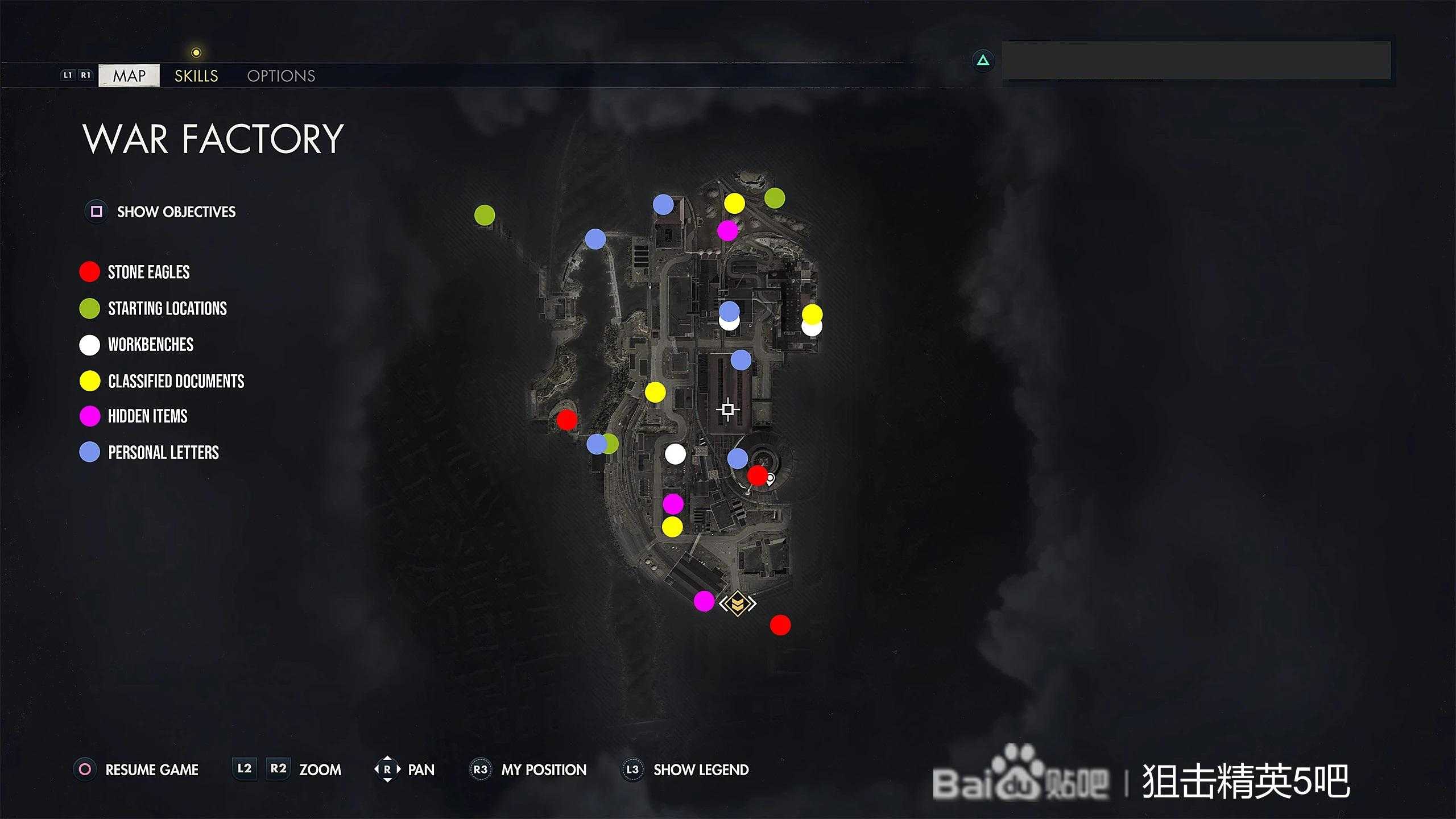
Task: Switch to the Skills tab
Action: click(196, 76)
